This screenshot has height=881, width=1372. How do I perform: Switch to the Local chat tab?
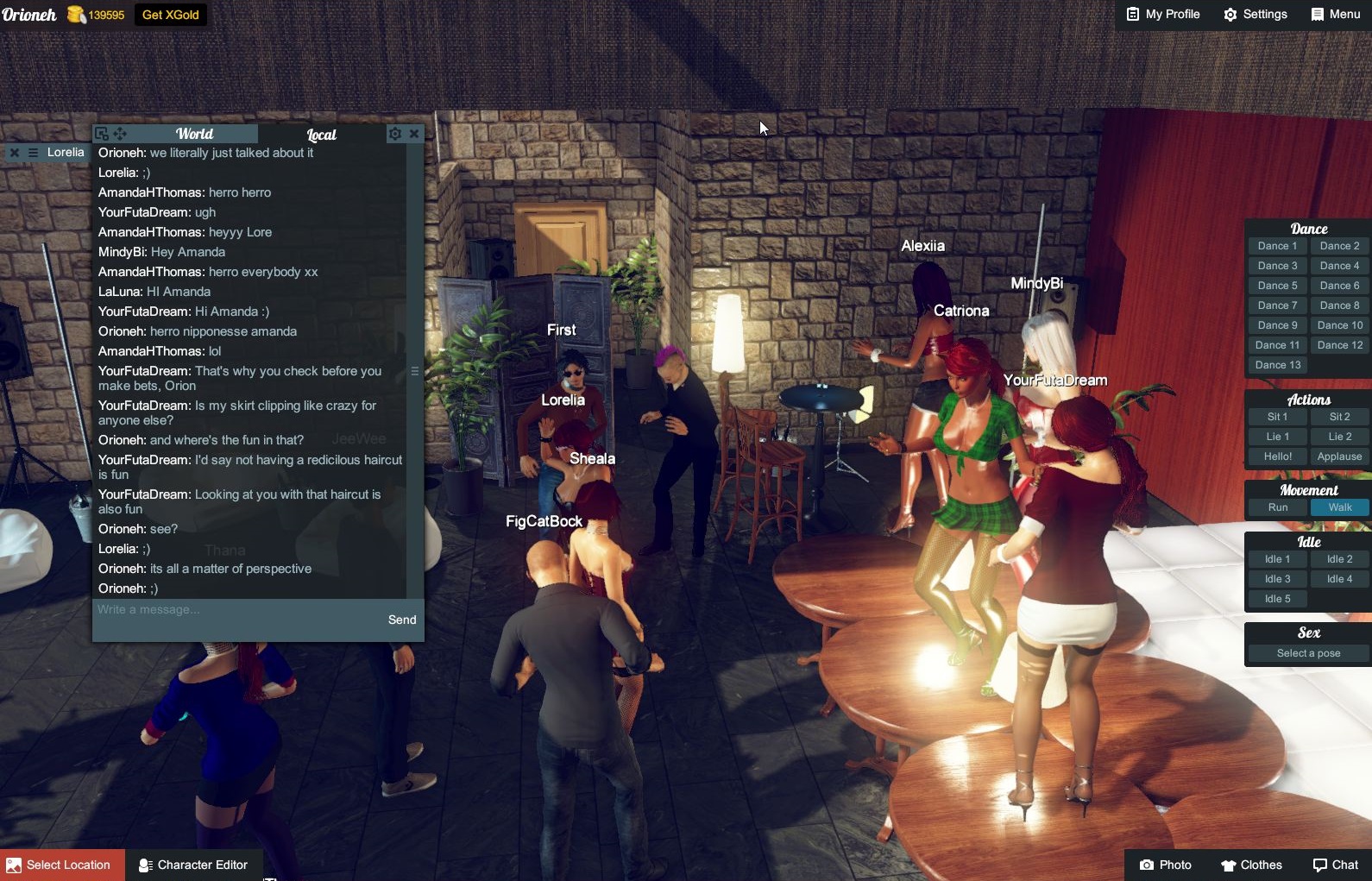[x=321, y=135]
